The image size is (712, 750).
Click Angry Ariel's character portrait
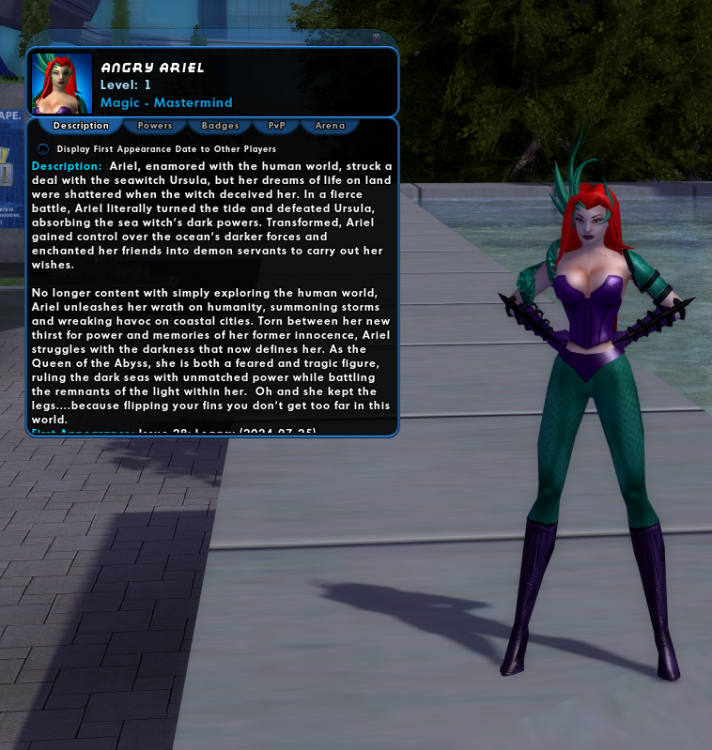click(x=62, y=83)
